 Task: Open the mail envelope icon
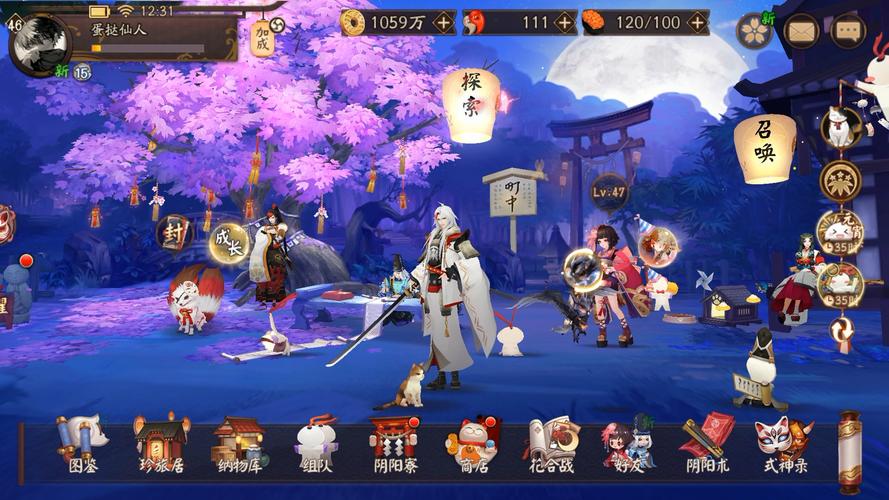point(802,31)
